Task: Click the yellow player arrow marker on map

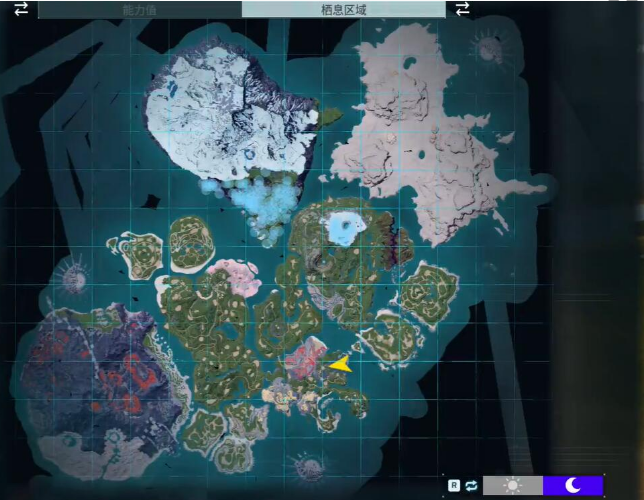Action: [x=340, y=364]
